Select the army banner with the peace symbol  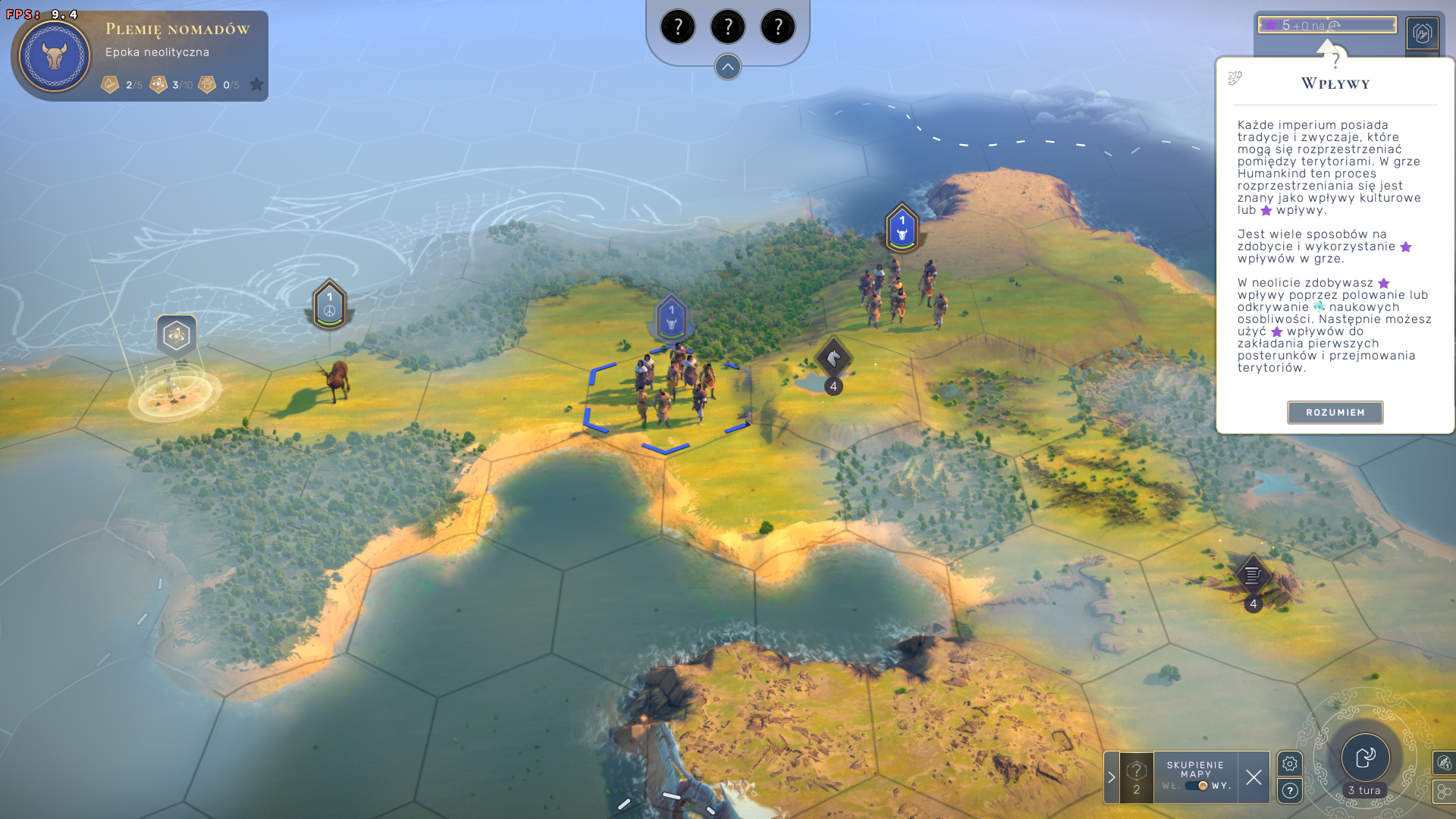(x=329, y=304)
